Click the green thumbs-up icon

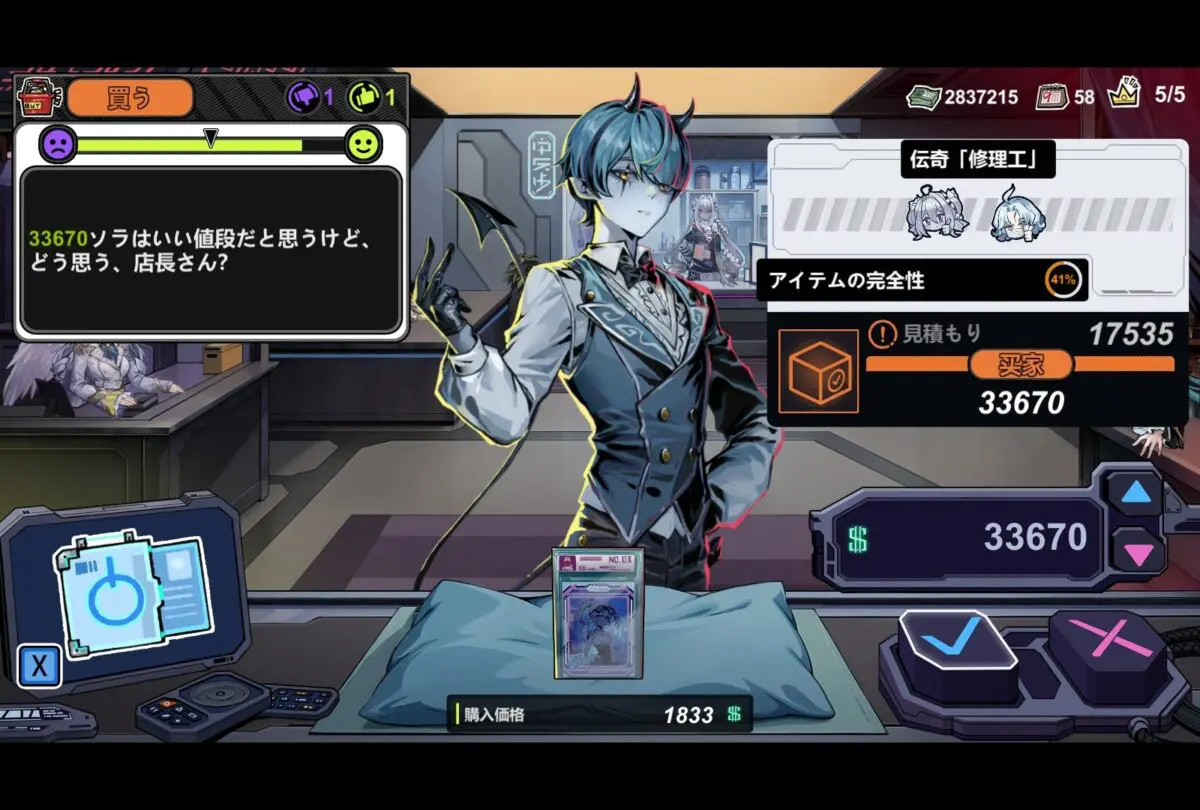pyautogui.click(x=364, y=97)
